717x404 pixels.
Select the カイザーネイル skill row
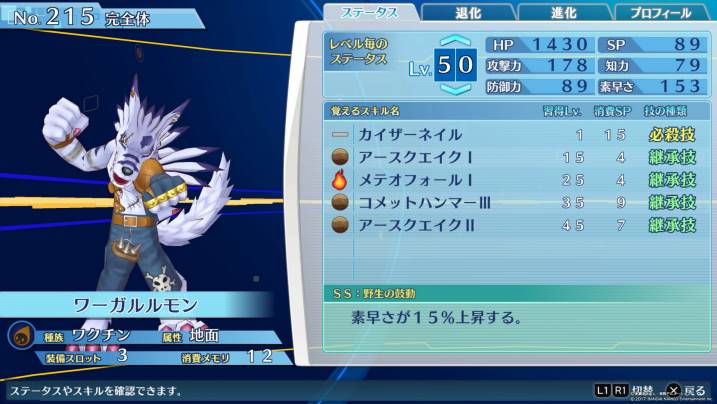[x=514, y=134]
